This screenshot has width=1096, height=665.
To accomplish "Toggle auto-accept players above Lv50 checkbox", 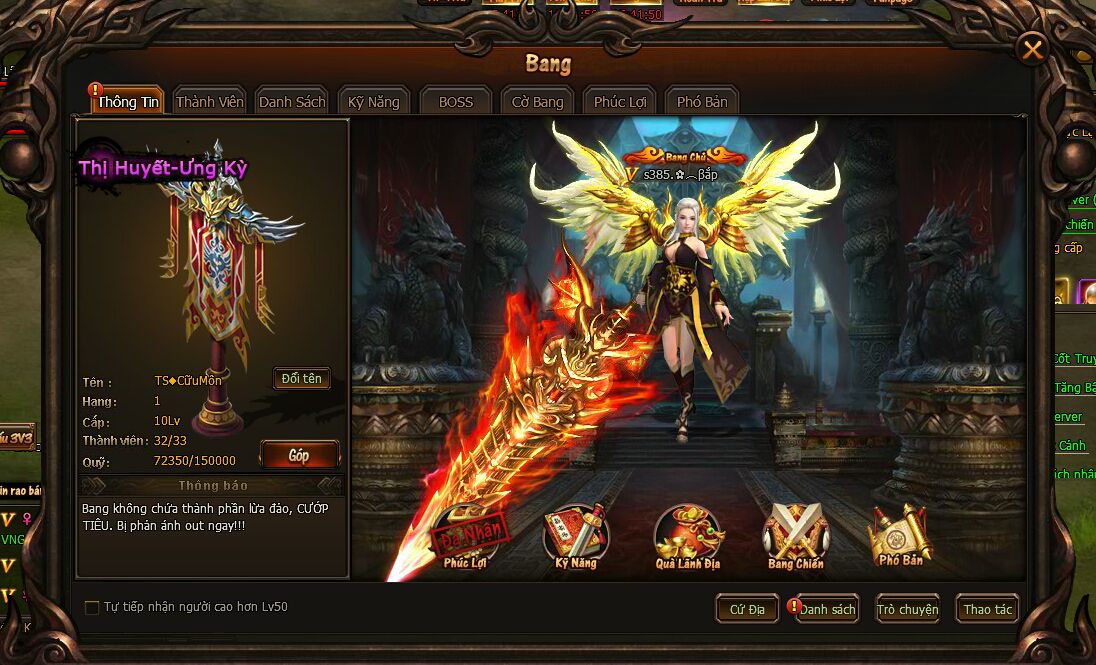I will (92, 607).
